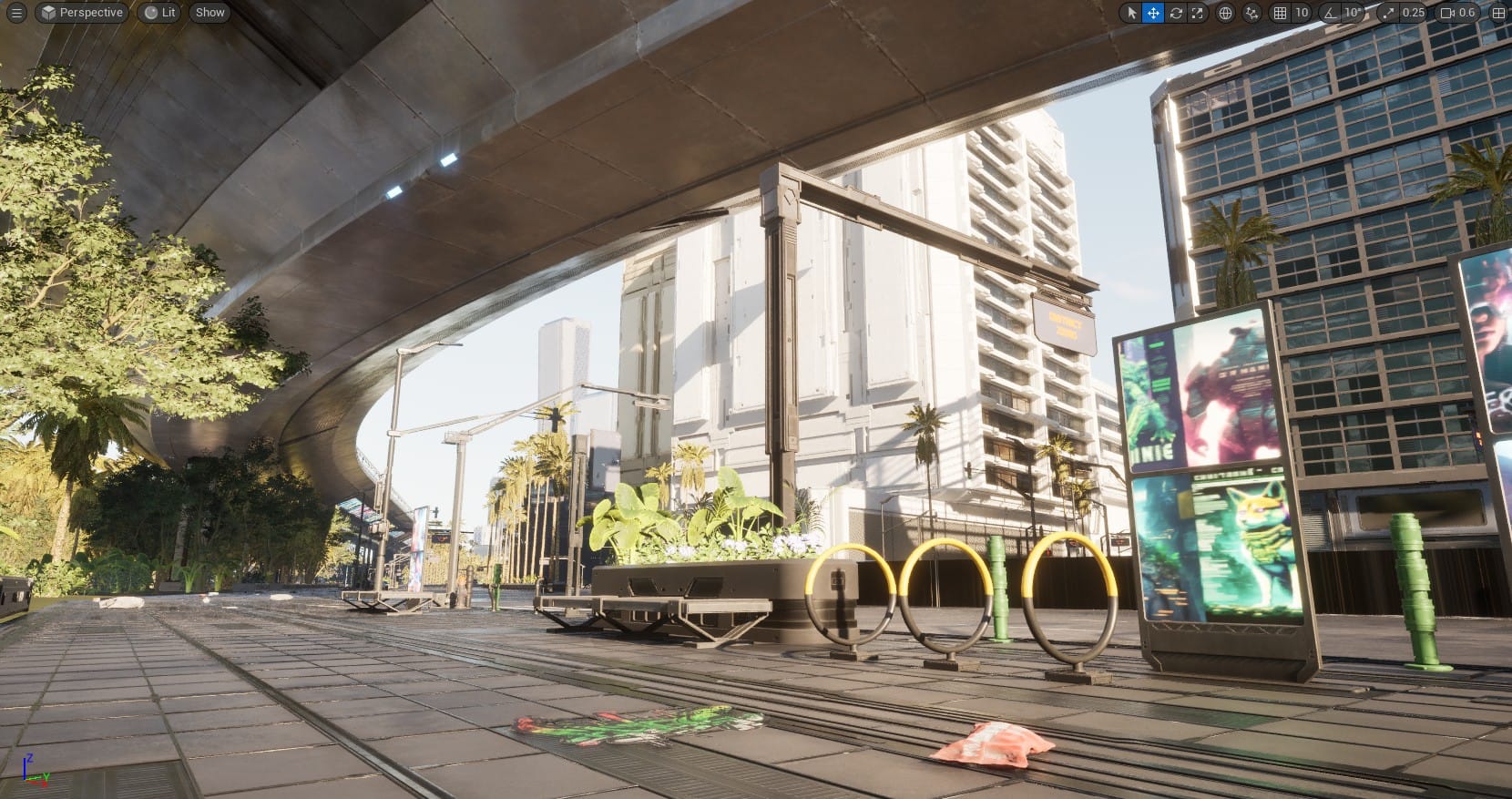
Task: Toggle world/local coordinate system globe icon
Action: (1225, 13)
